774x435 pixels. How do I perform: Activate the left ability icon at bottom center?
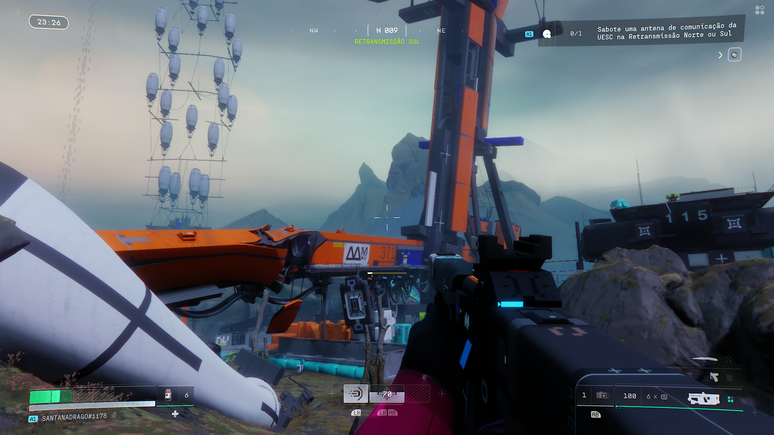tap(355, 394)
